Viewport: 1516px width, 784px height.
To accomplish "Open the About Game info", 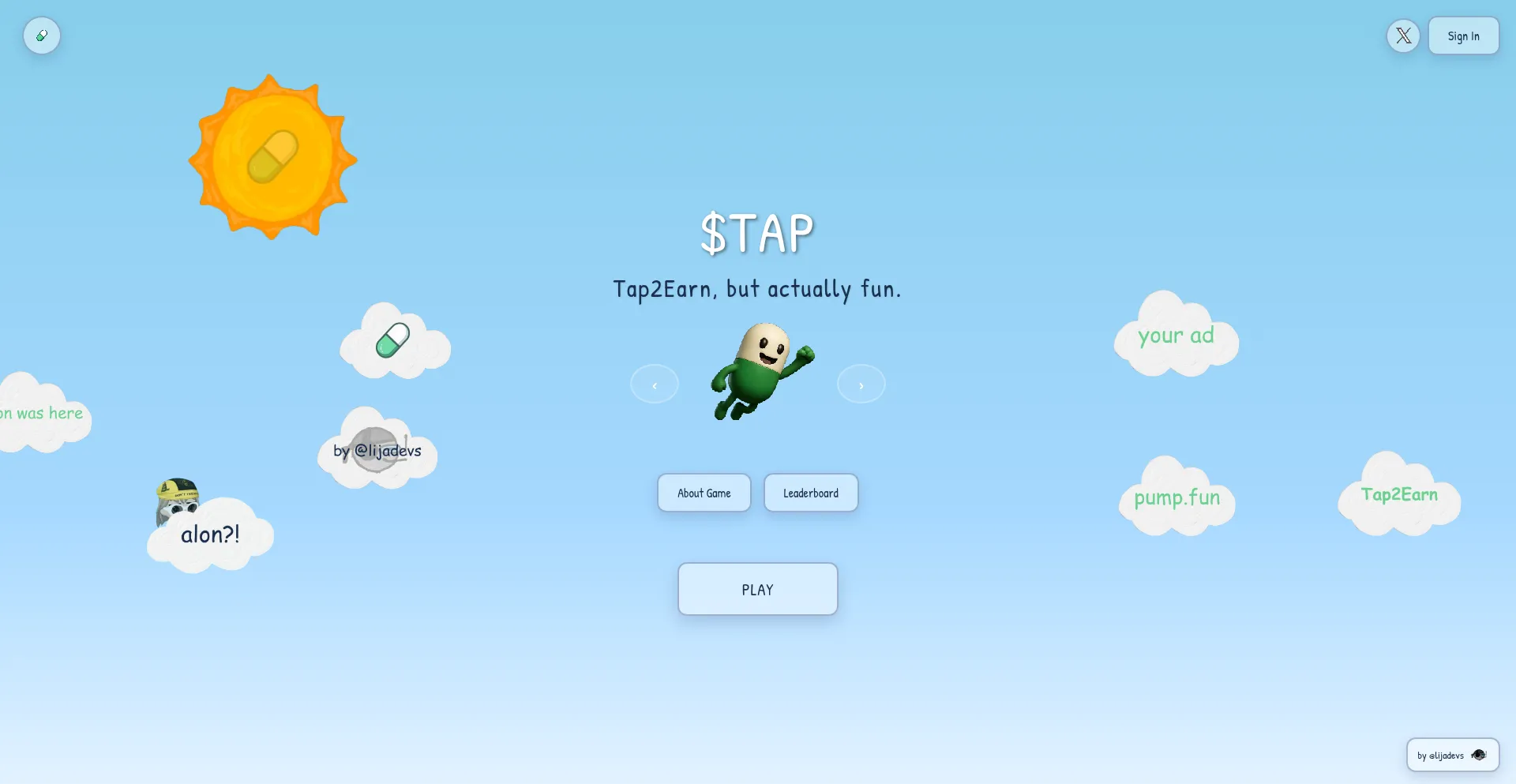I will click(704, 493).
